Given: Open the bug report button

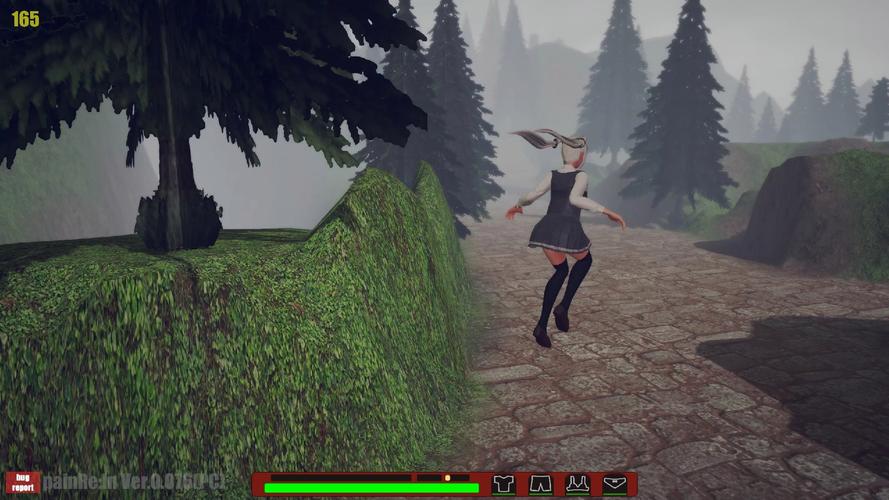Looking at the screenshot, I should (22, 484).
